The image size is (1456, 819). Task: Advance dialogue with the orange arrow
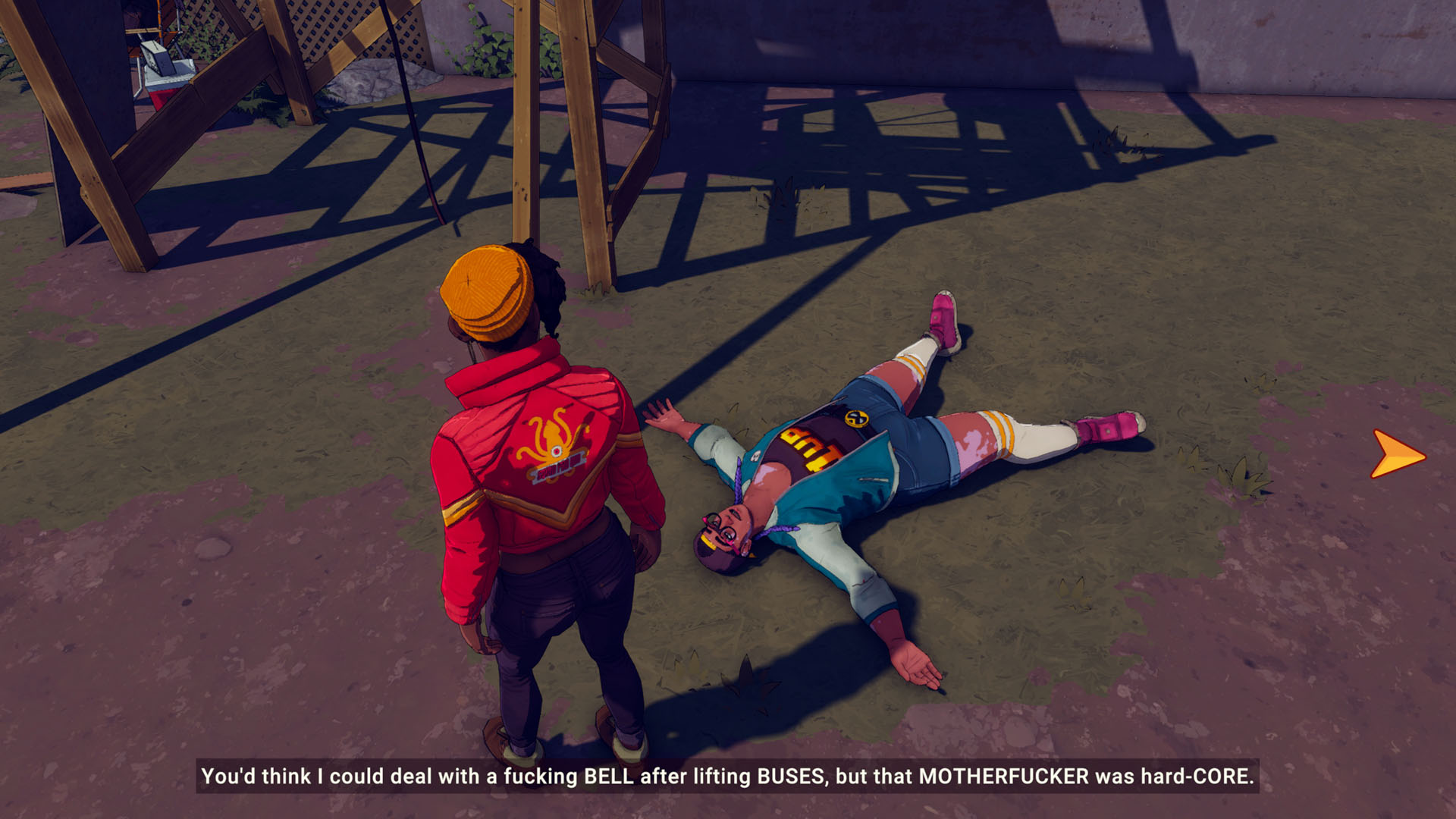(1397, 455)
